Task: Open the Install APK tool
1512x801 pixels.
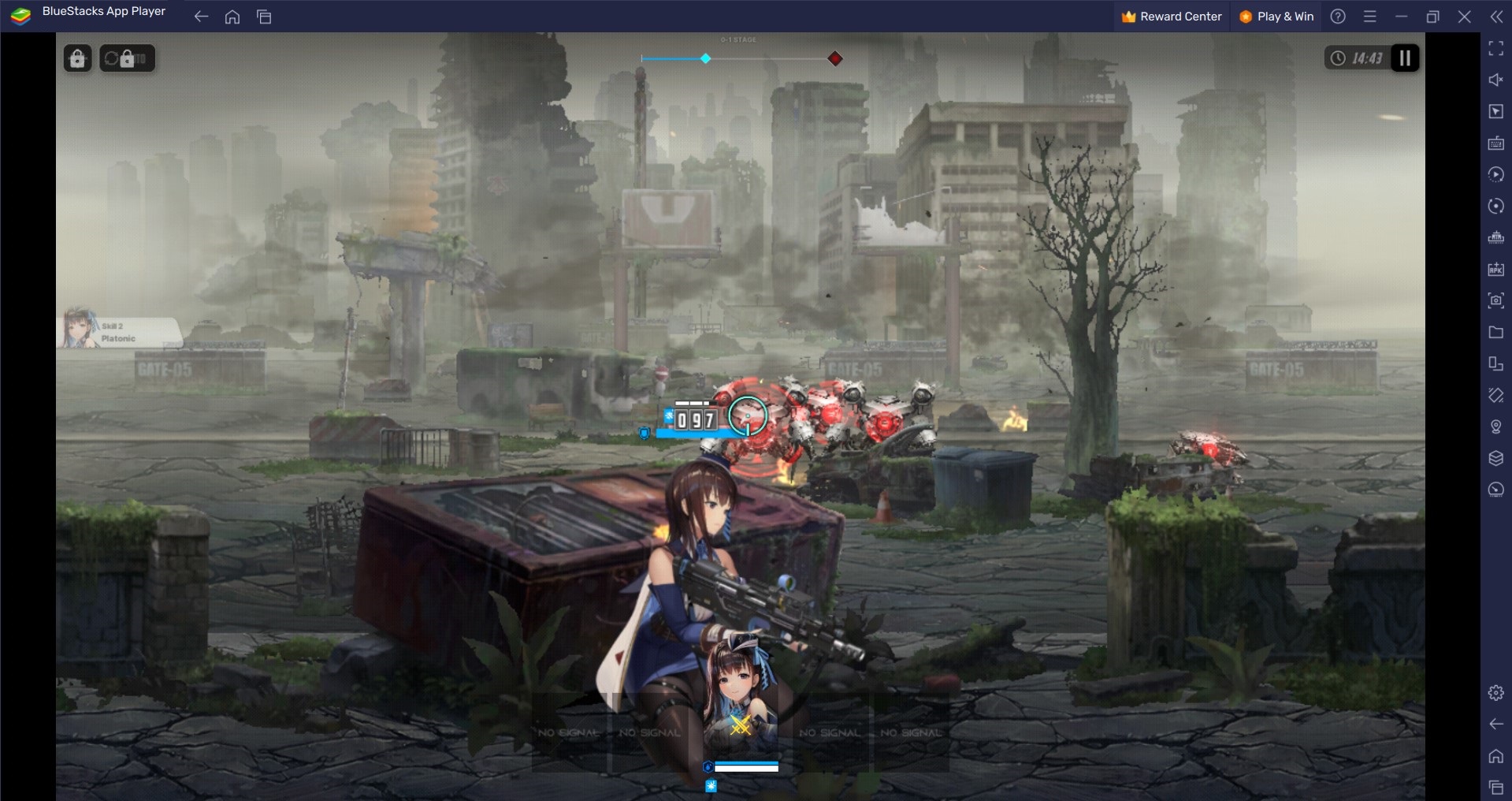Action: [1495, 268]
